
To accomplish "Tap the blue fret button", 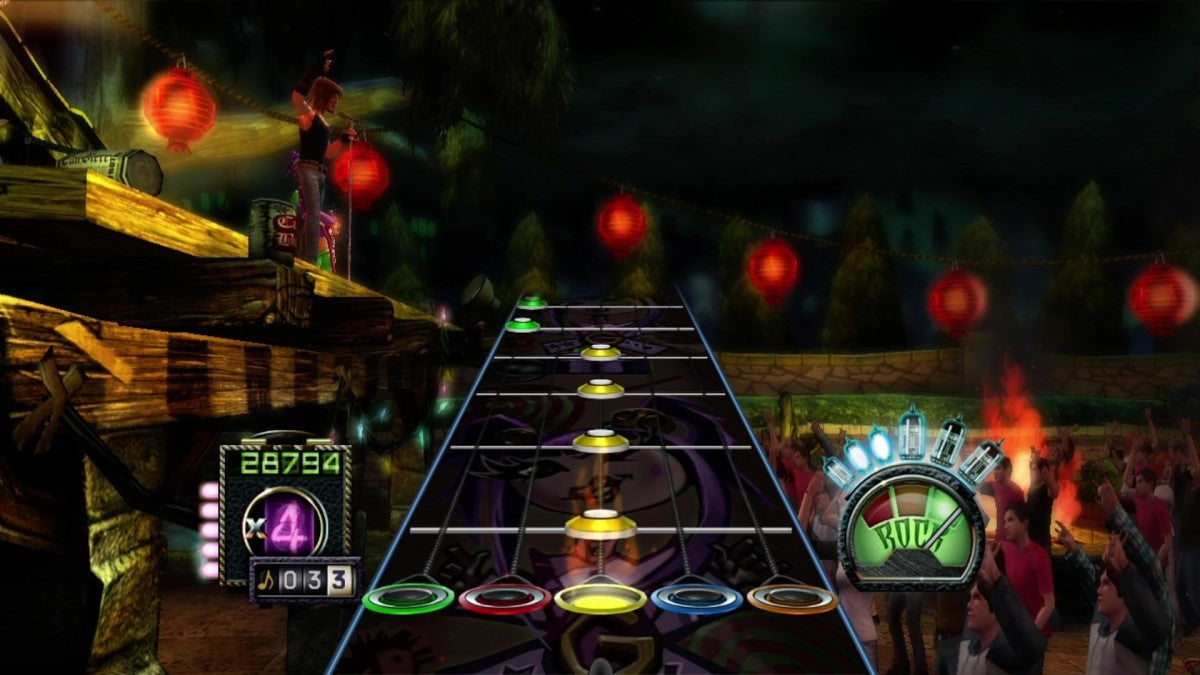I will (696, 598).
